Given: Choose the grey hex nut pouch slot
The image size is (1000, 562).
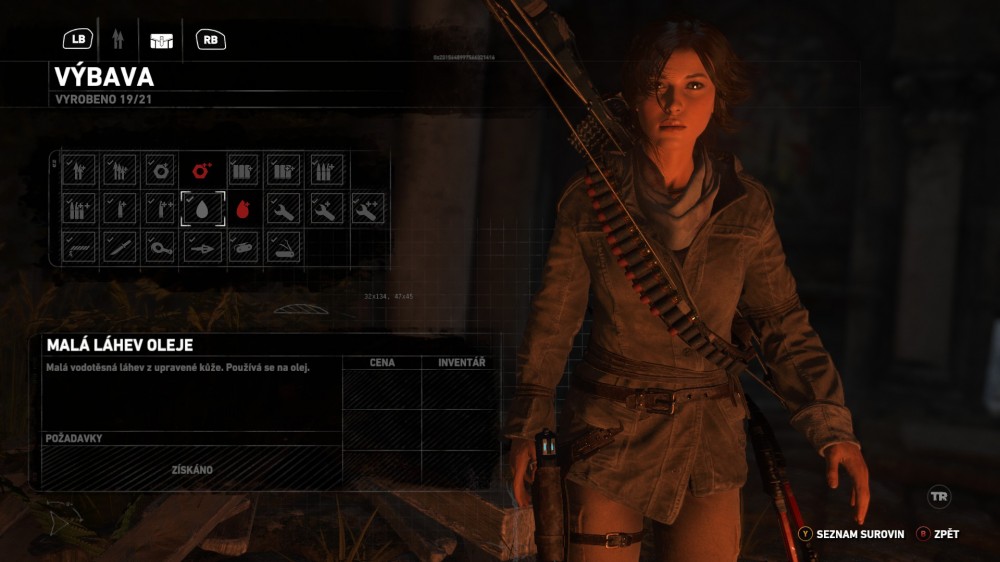Looking at the screenshot, I should pyautogui.click(x=161, y=170).
